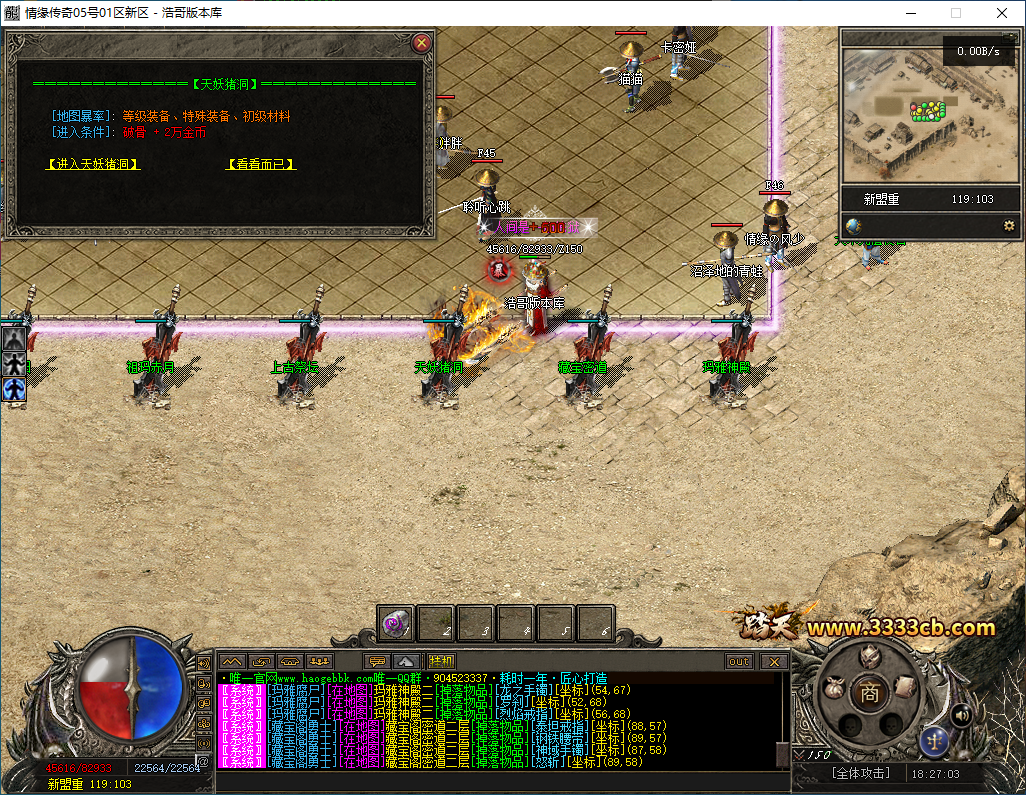The image size is (1026, 795).
Task: Close the chat panel with its X button
Action: (773, 661)
